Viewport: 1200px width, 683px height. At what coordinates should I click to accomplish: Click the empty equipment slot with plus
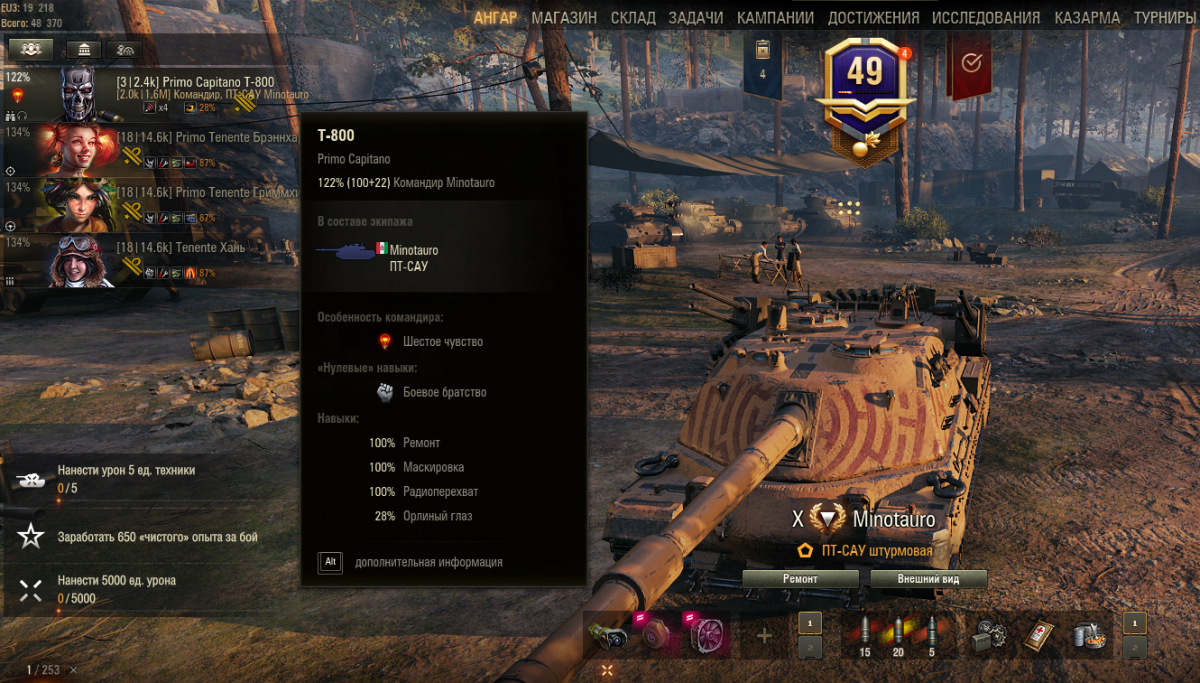pyautogui.click(x=765, y=635)
